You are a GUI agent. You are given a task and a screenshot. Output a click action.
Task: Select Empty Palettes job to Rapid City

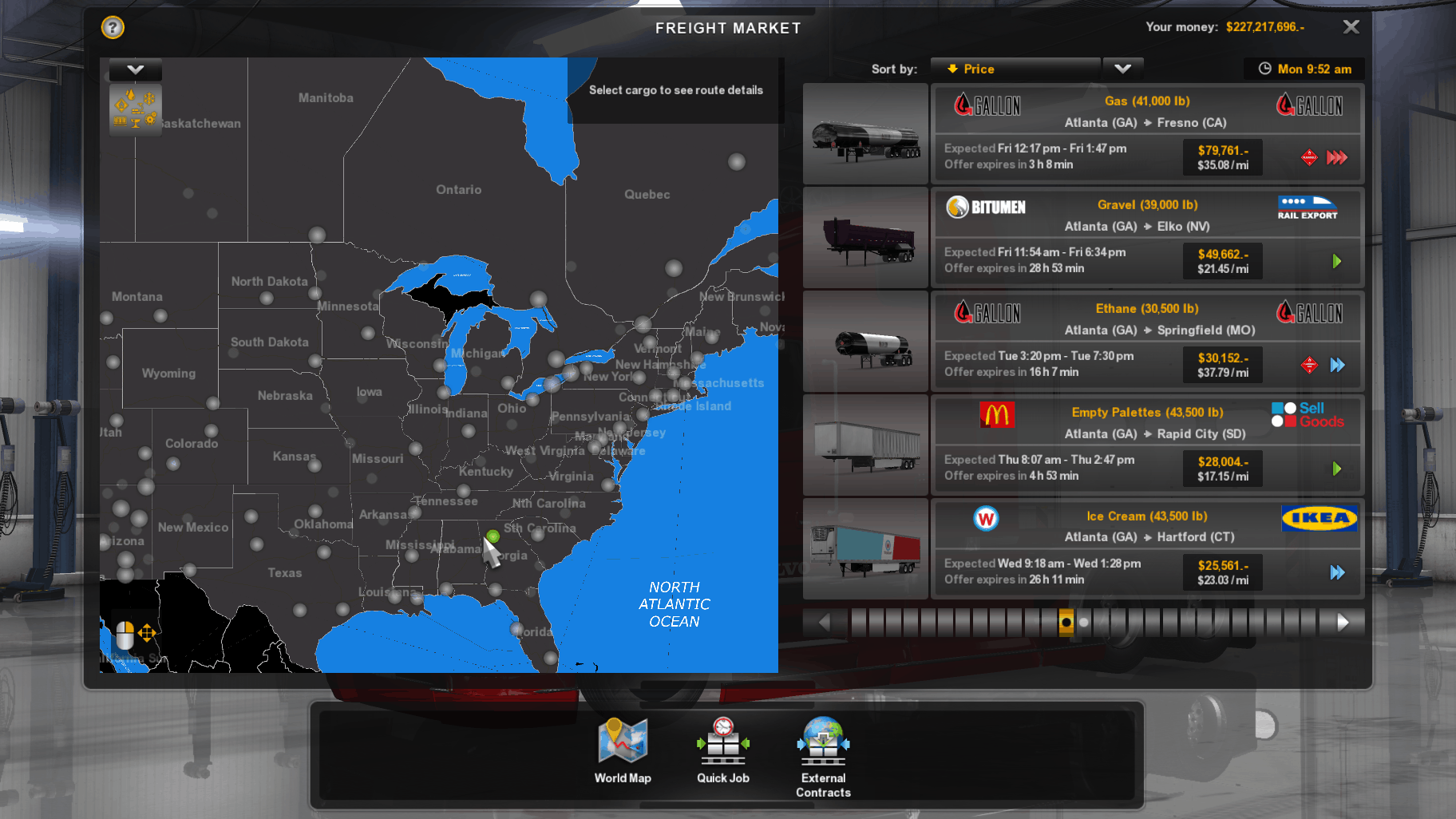1146,445
